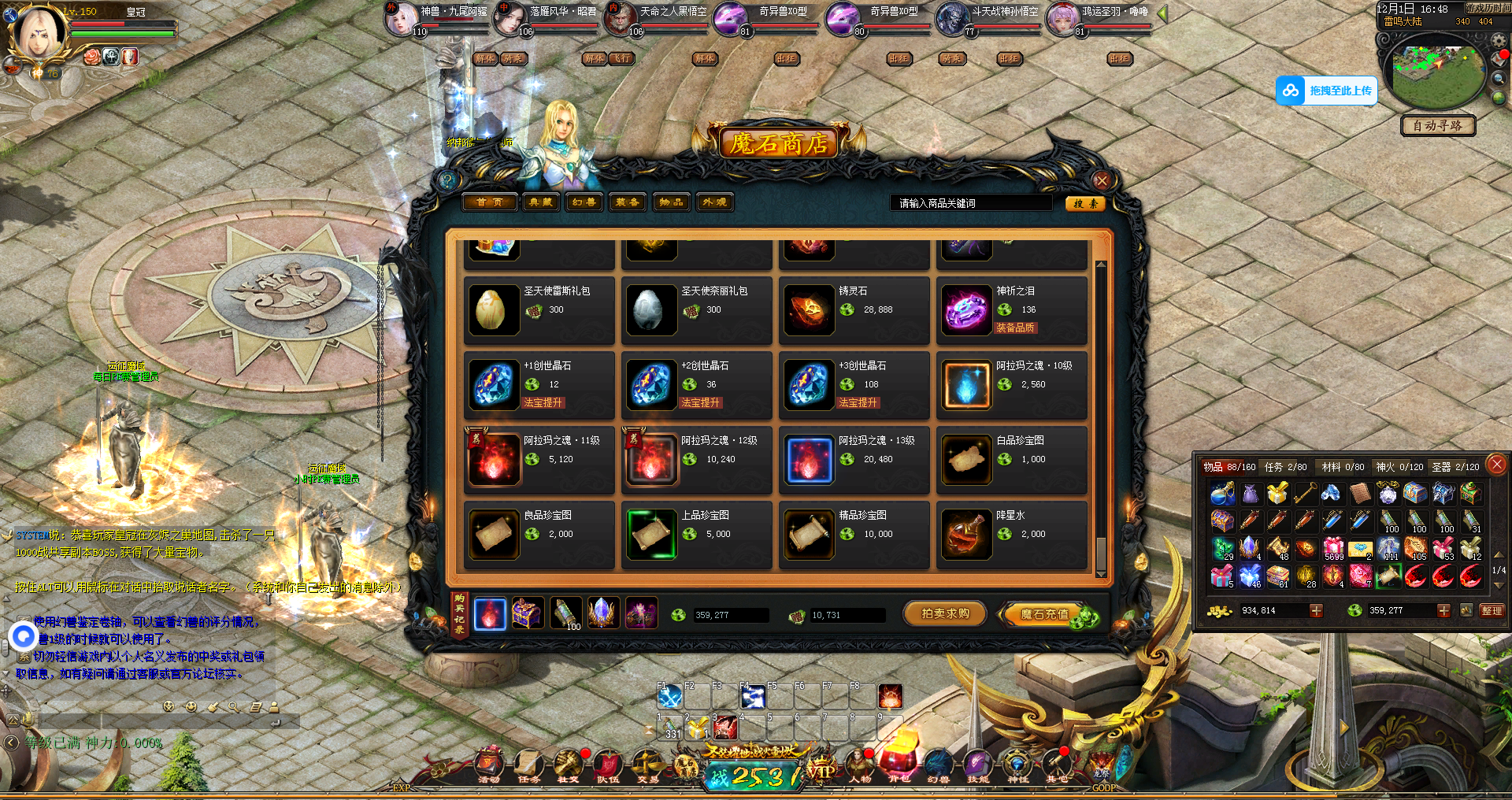Select the 外观 shop tab
Image resolution: width=1512 pixels, height=800 pixels.
point(714,202)
